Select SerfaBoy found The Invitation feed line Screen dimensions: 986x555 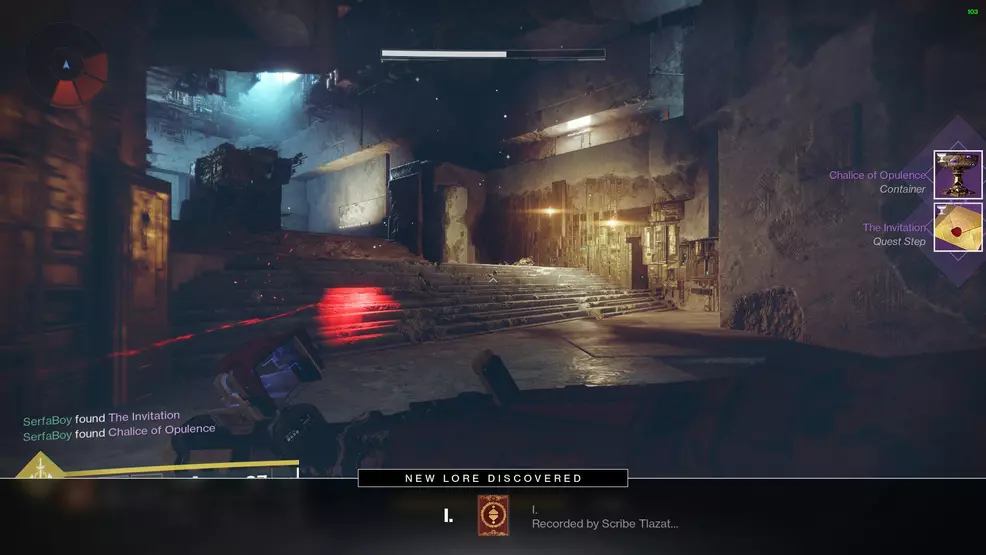click(102, 416)
